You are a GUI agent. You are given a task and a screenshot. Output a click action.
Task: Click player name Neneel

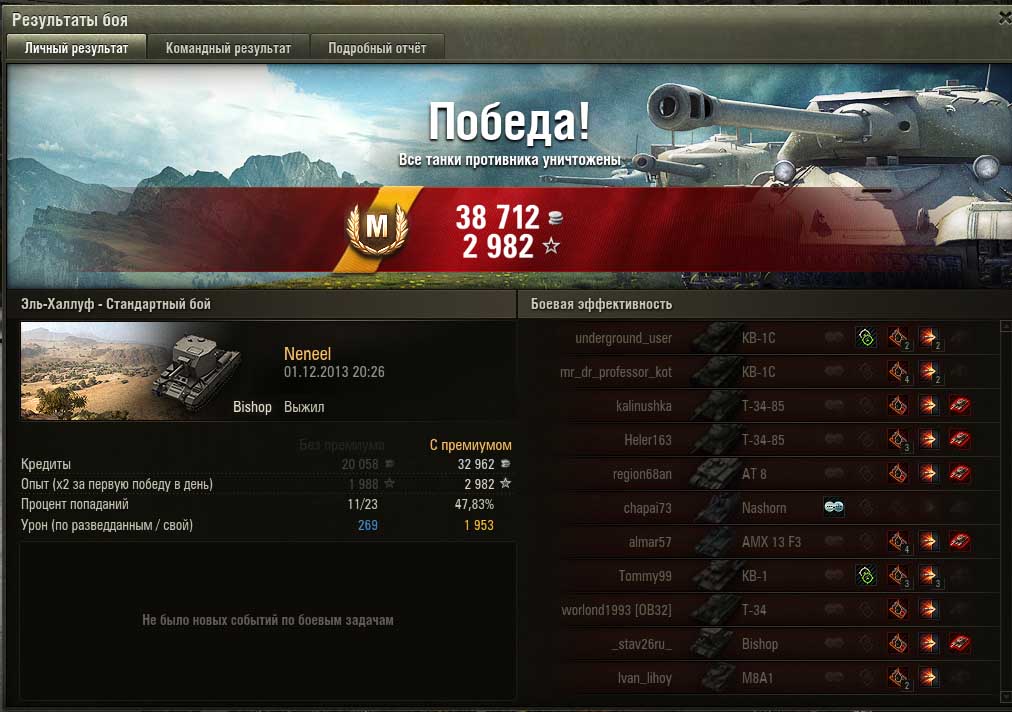(x=307, y=354)
